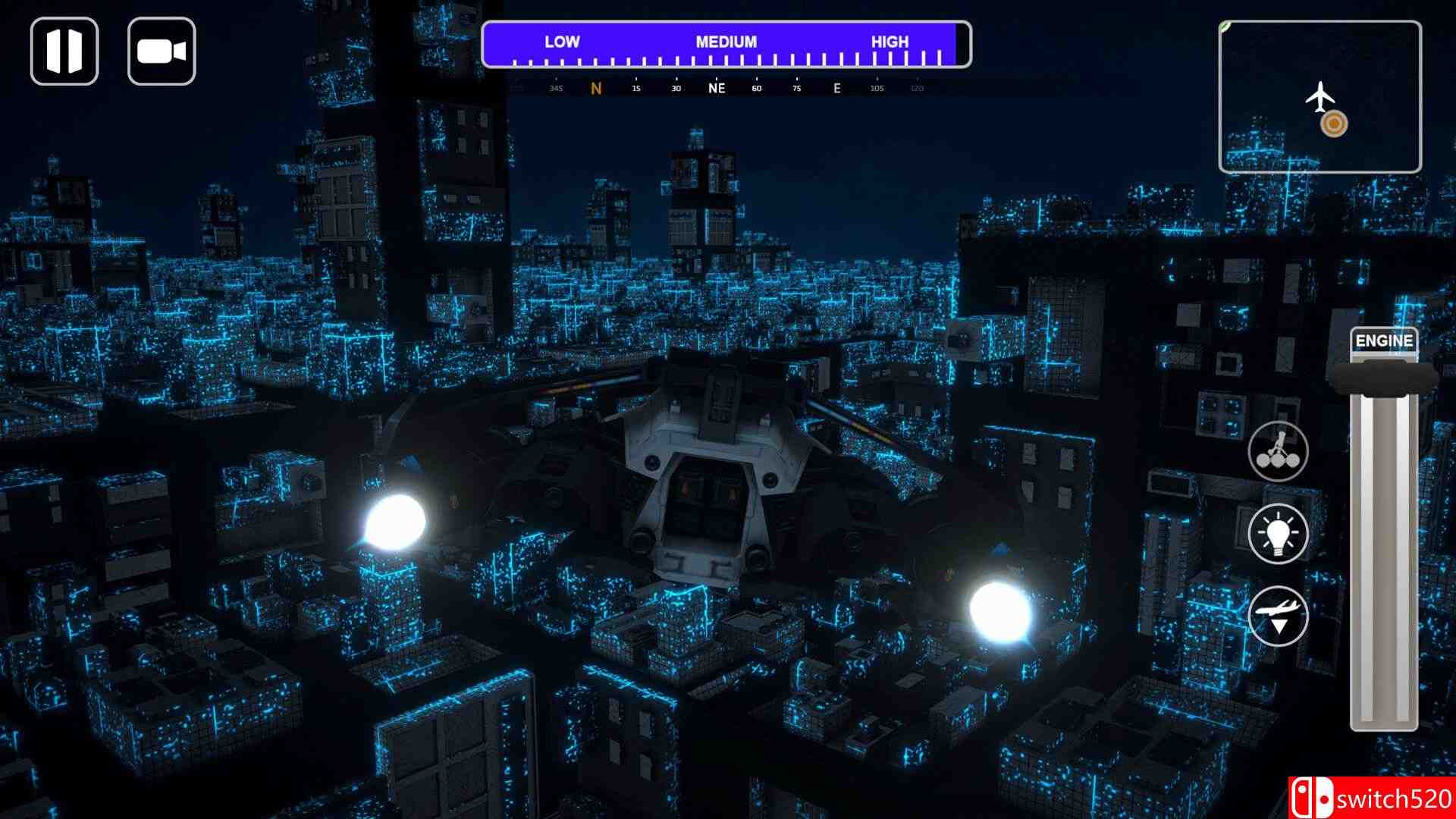Click the descending airplane icon
The height and width of the screenshot is (819, 1456).
pos(1279,616)
